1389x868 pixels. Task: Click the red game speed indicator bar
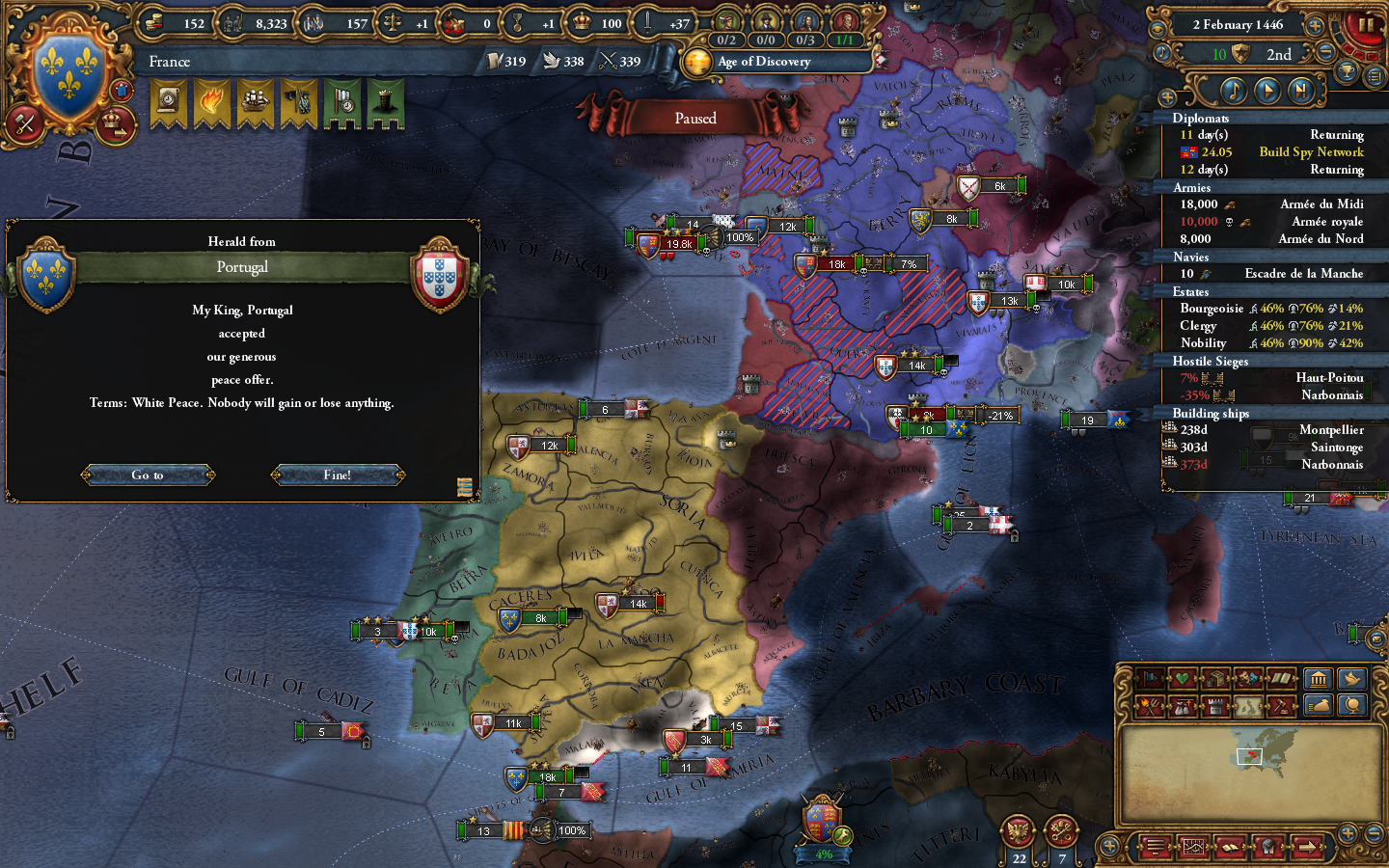pyautogui.click(x=1357, y=53)
